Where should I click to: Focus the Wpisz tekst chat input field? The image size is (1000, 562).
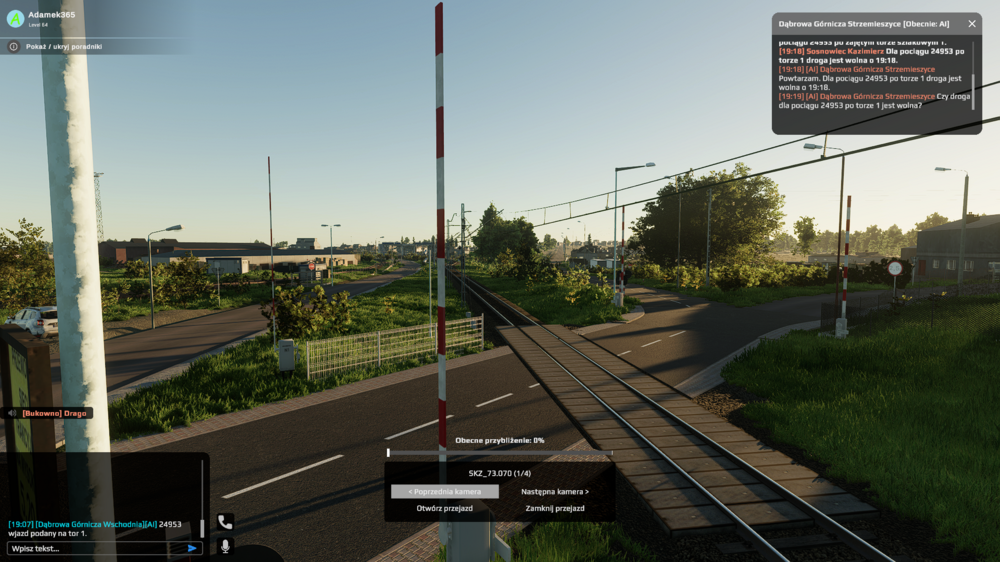point(95,548)
